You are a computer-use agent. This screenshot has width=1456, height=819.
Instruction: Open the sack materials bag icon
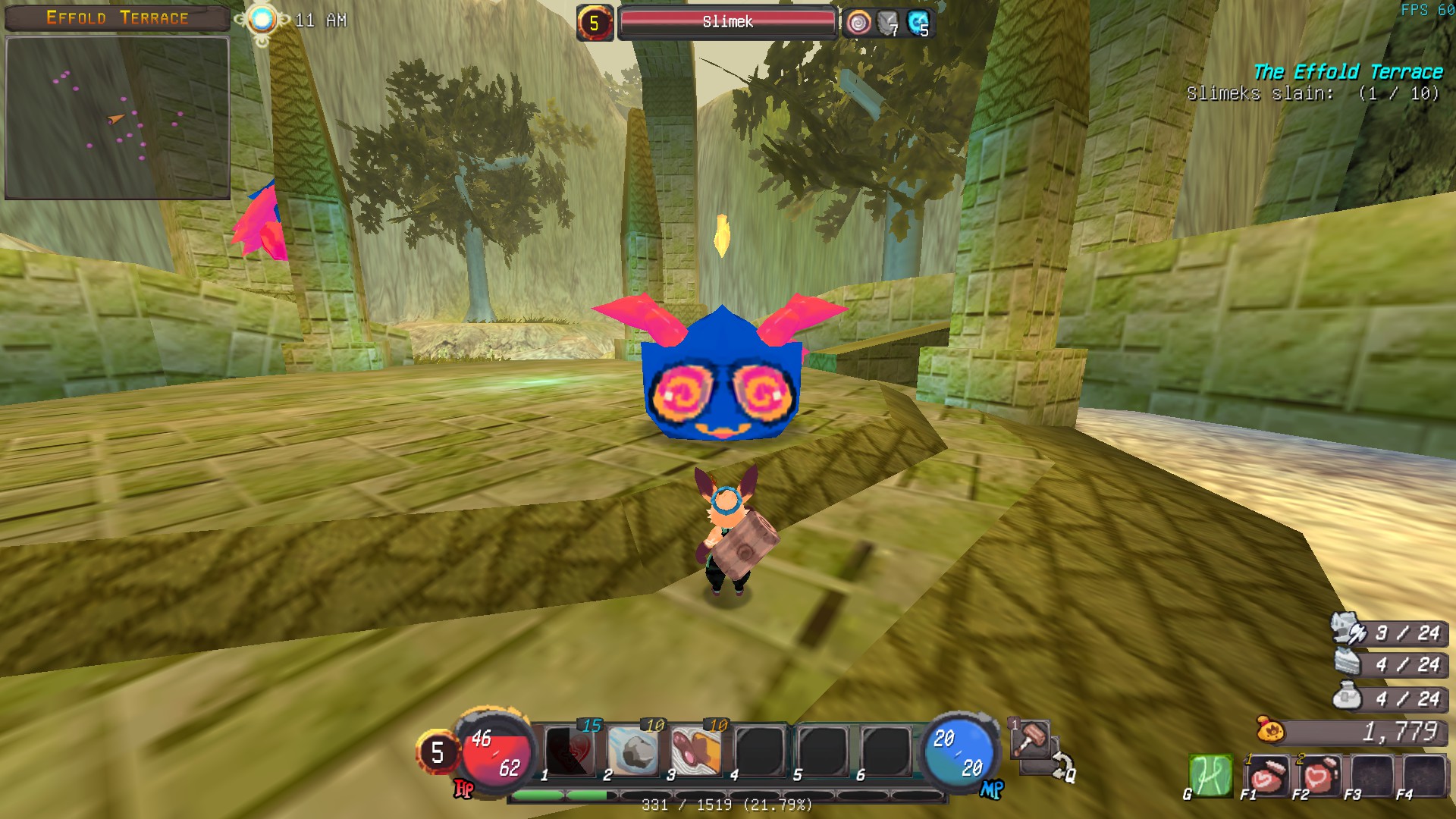1348,696
